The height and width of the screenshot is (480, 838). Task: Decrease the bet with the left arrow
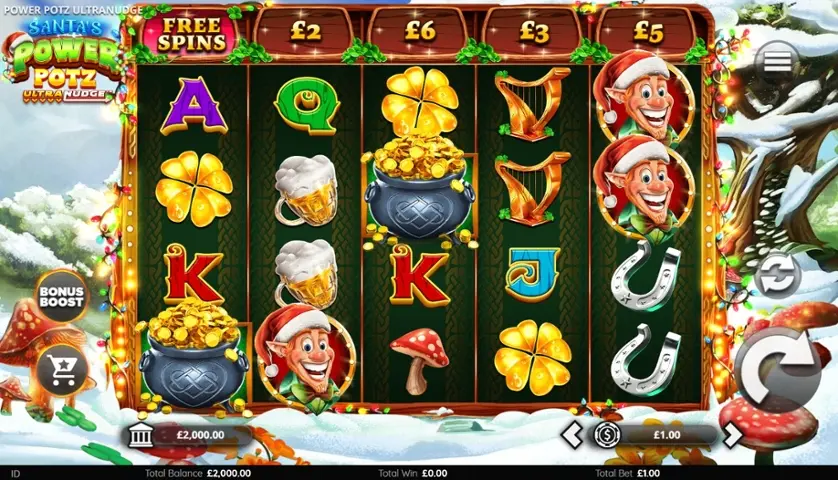point(571,435)
